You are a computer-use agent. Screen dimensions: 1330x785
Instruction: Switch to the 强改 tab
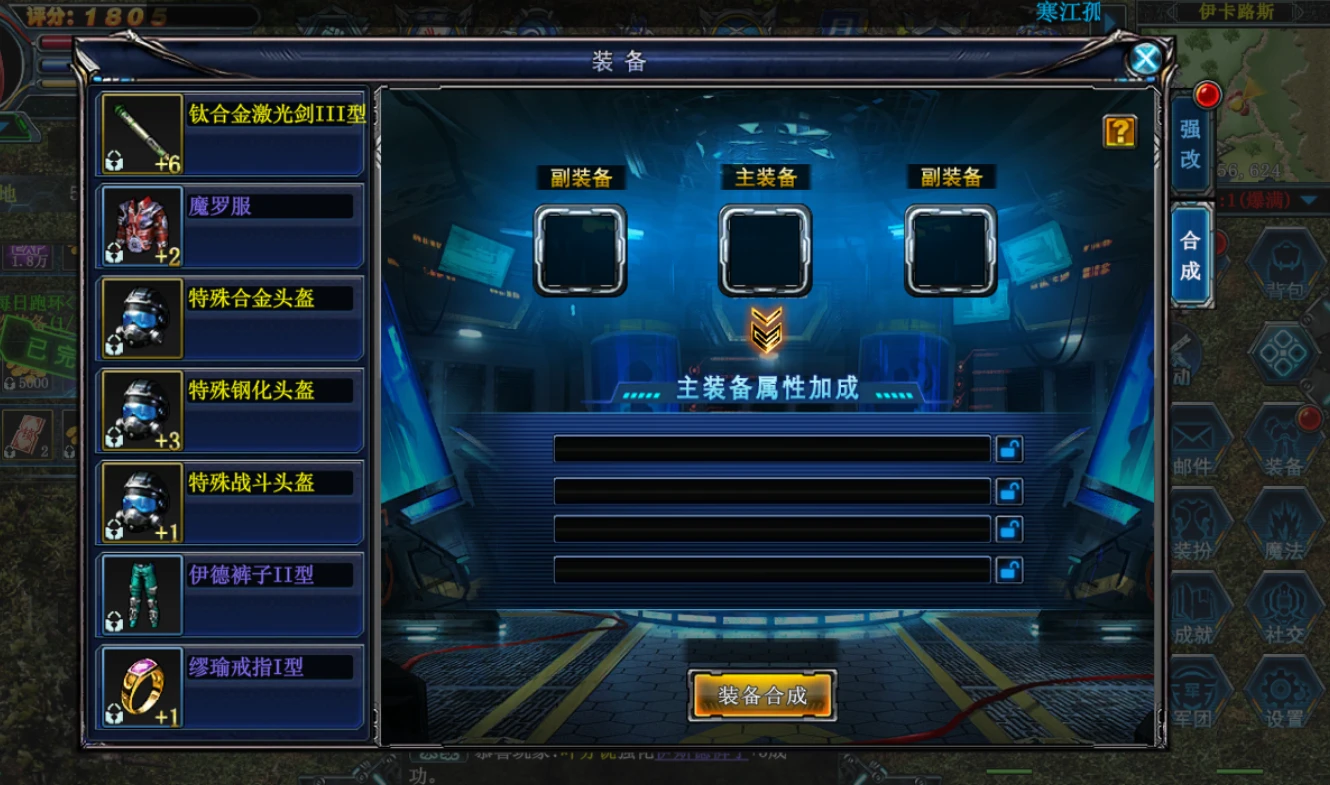point(1190,143)
